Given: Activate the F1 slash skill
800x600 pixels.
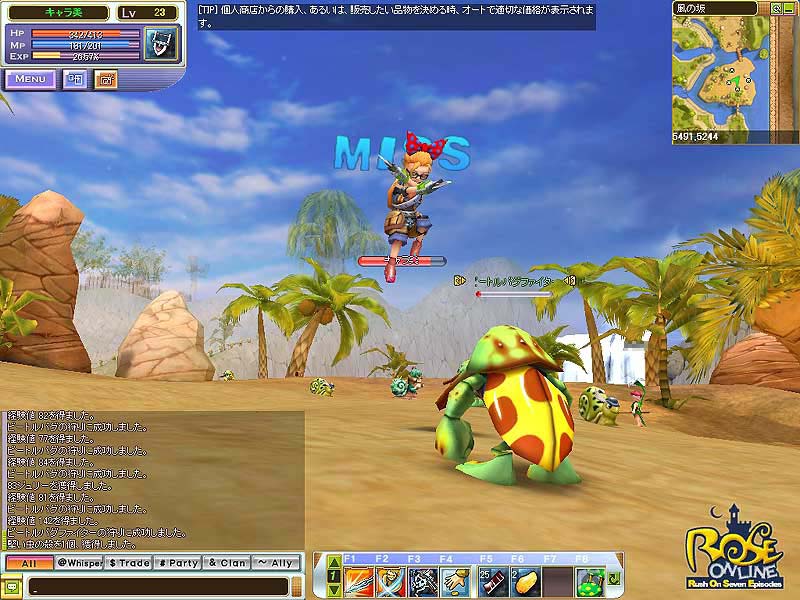Looking at the screenshot, I should pyautogui.click(x=359, y=580).
